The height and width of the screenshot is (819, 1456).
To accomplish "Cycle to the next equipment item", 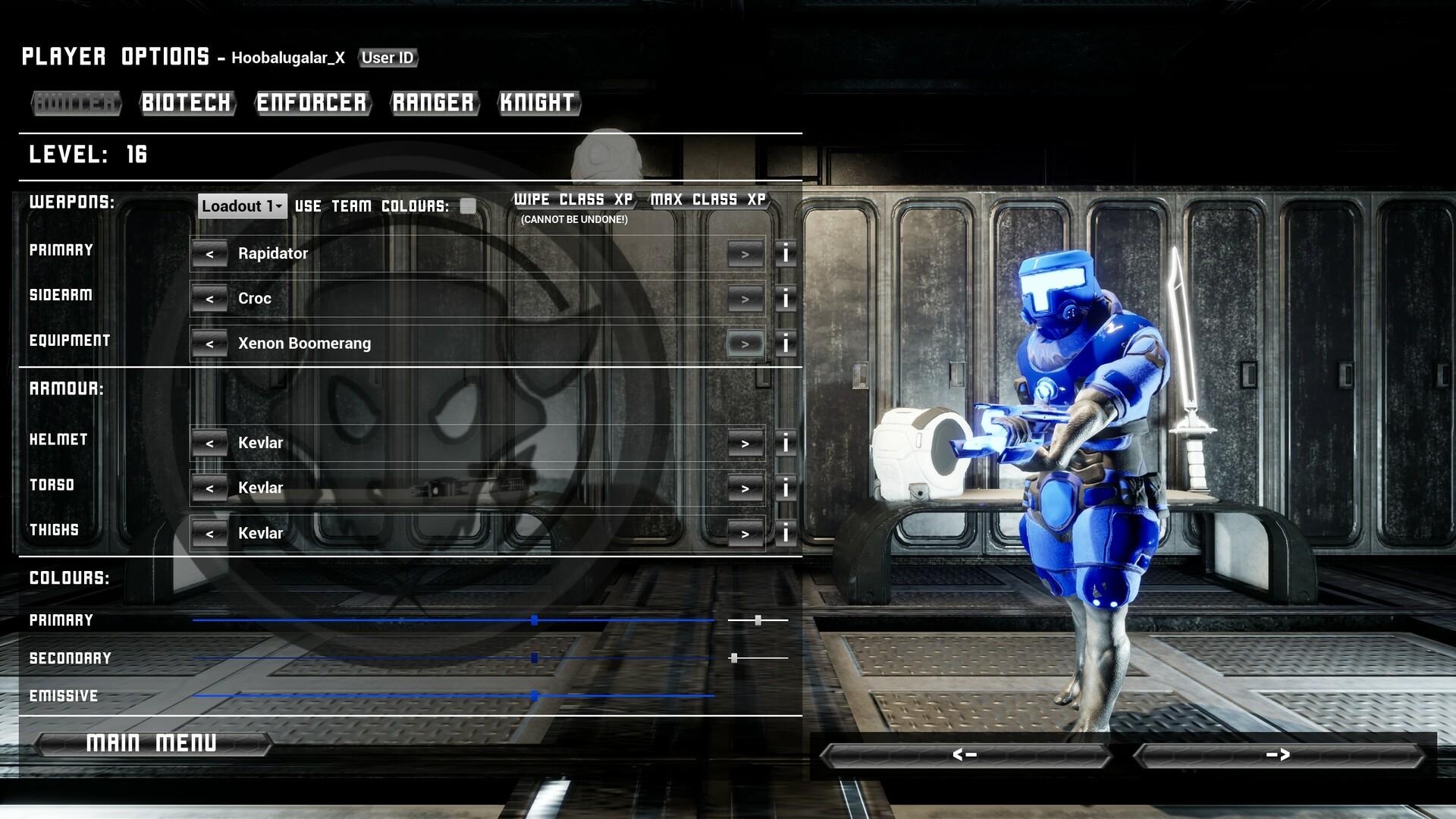I will click(745, 343).
